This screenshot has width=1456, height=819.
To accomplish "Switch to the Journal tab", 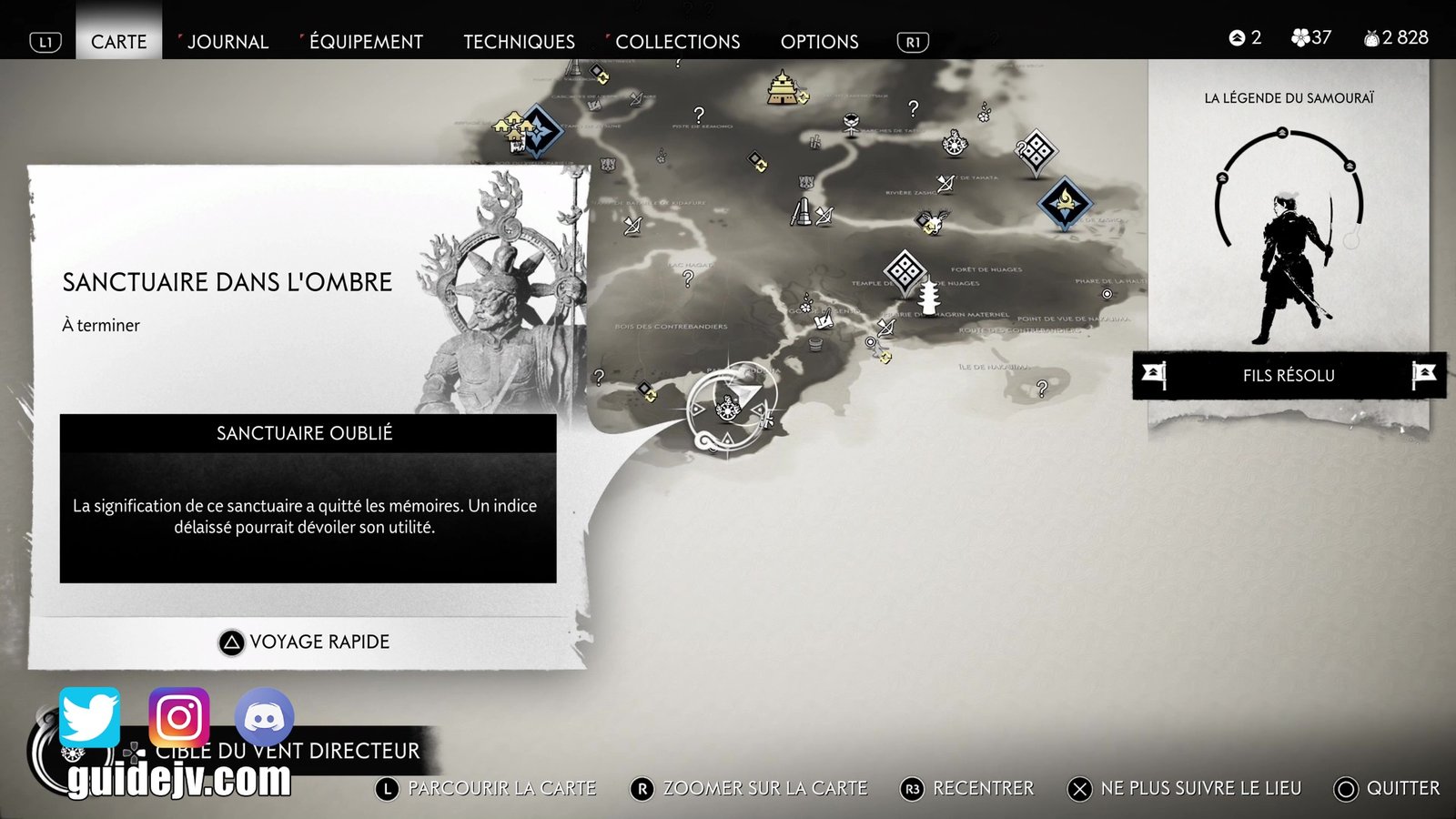I will [227, 42].
